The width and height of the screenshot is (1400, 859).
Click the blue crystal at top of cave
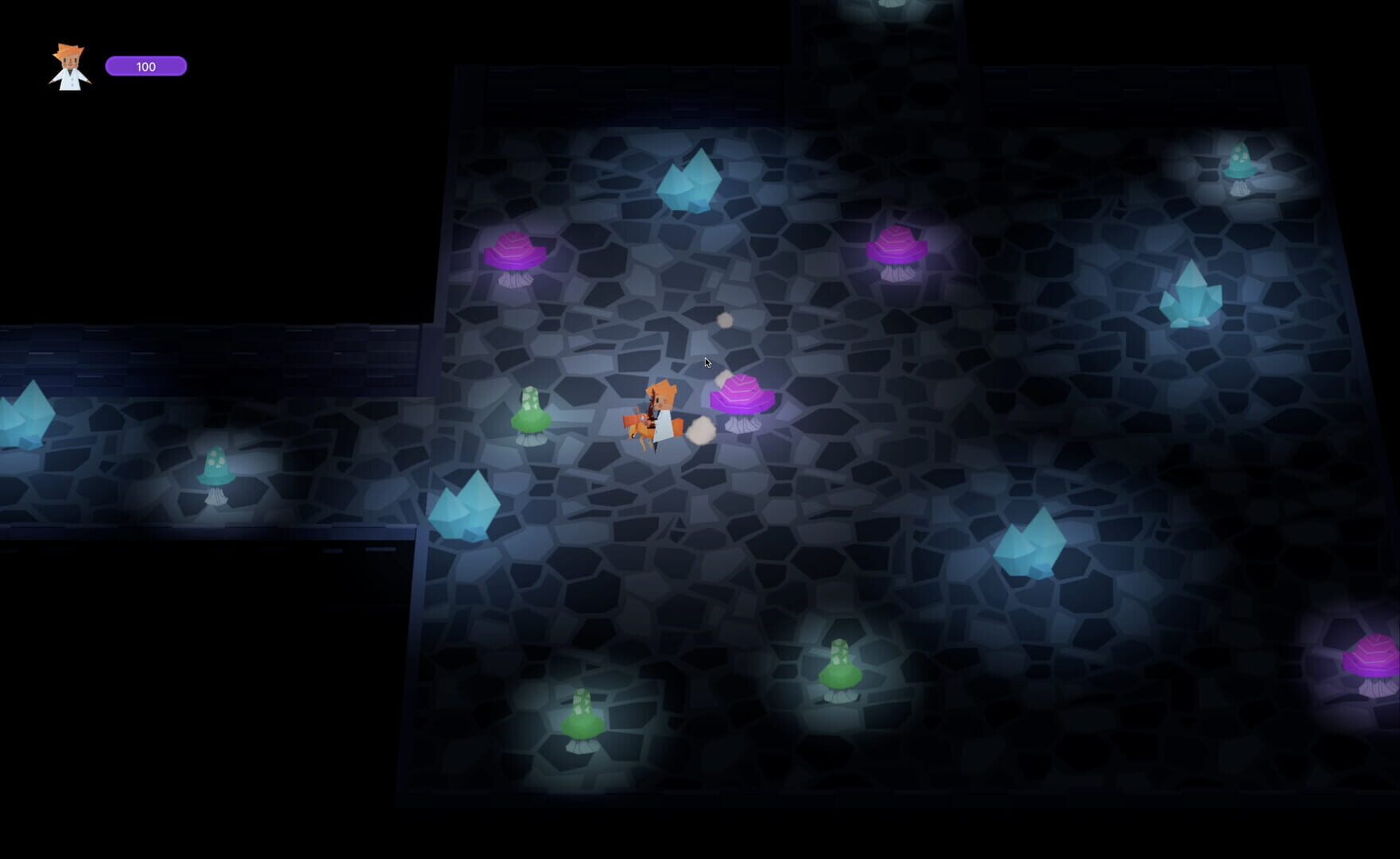click(x=690, y=181)
